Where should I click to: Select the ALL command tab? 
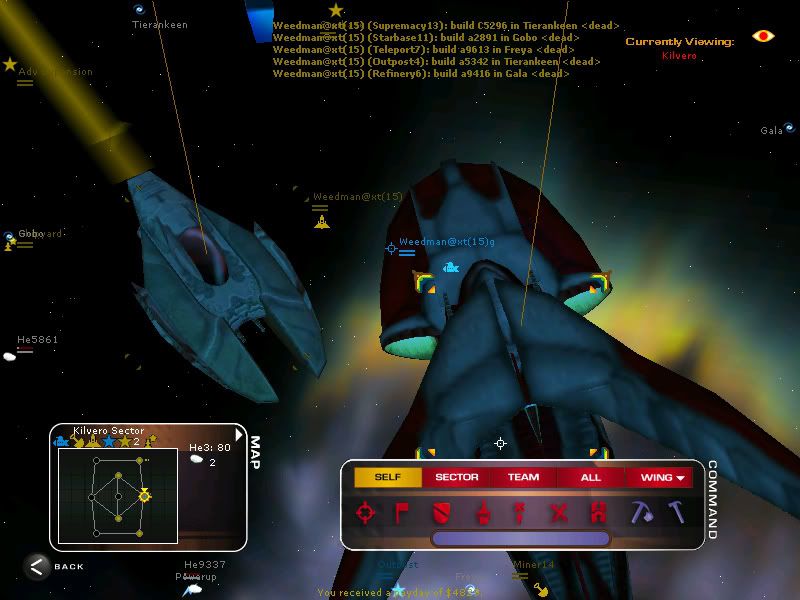(590, 477)
